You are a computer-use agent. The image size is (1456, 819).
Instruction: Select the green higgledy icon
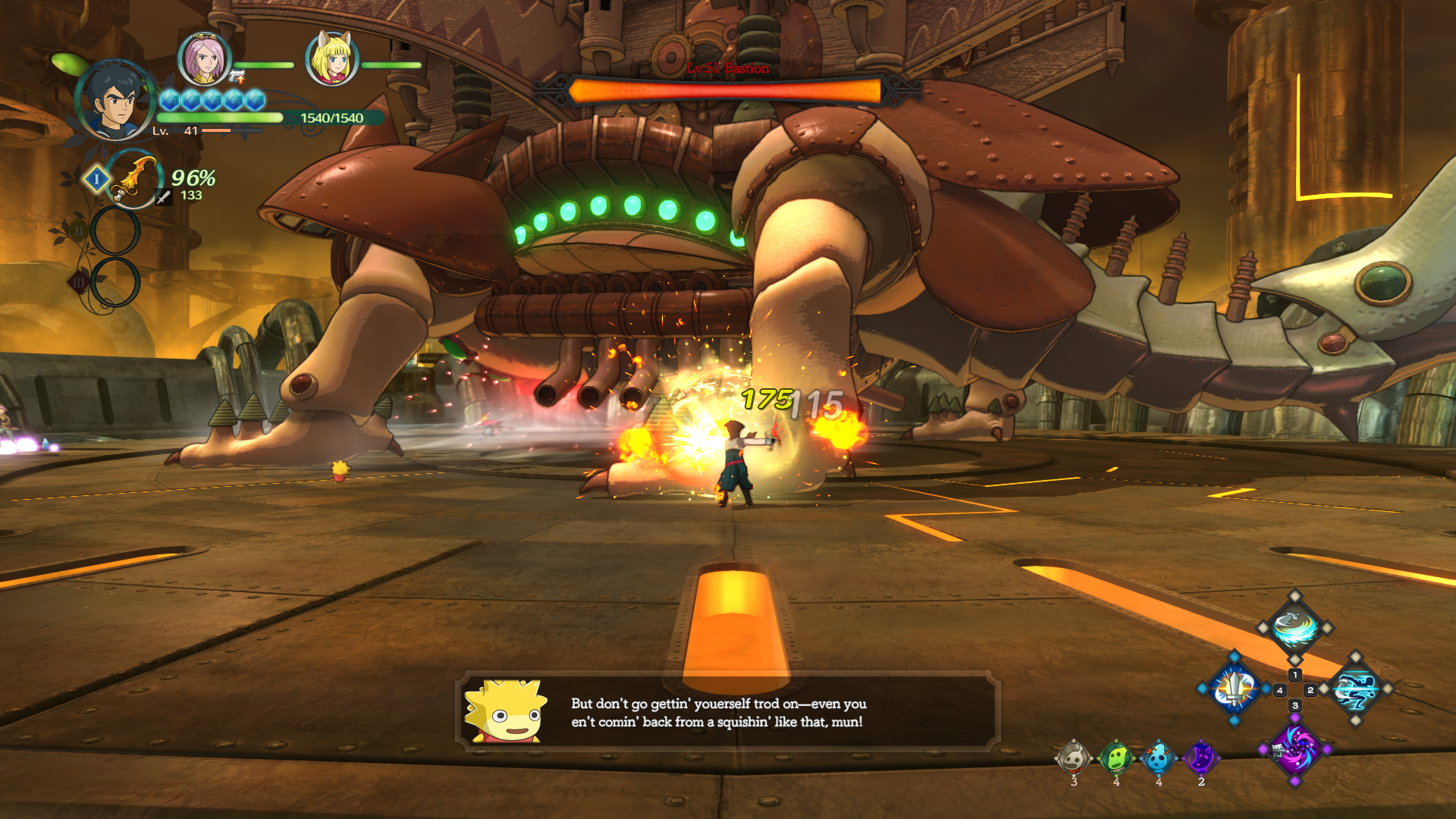(1116, 758)
